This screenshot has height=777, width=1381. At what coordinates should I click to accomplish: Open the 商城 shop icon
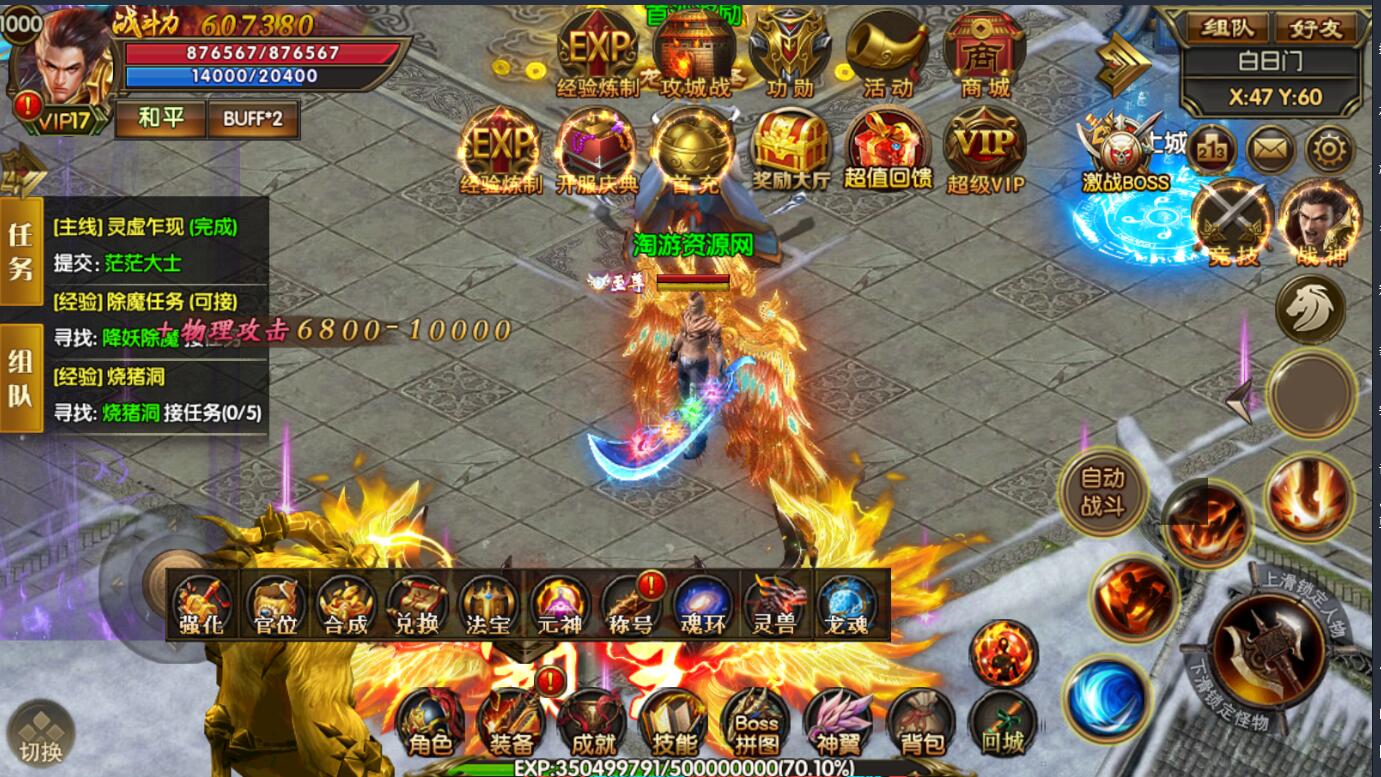coord(984,54)
